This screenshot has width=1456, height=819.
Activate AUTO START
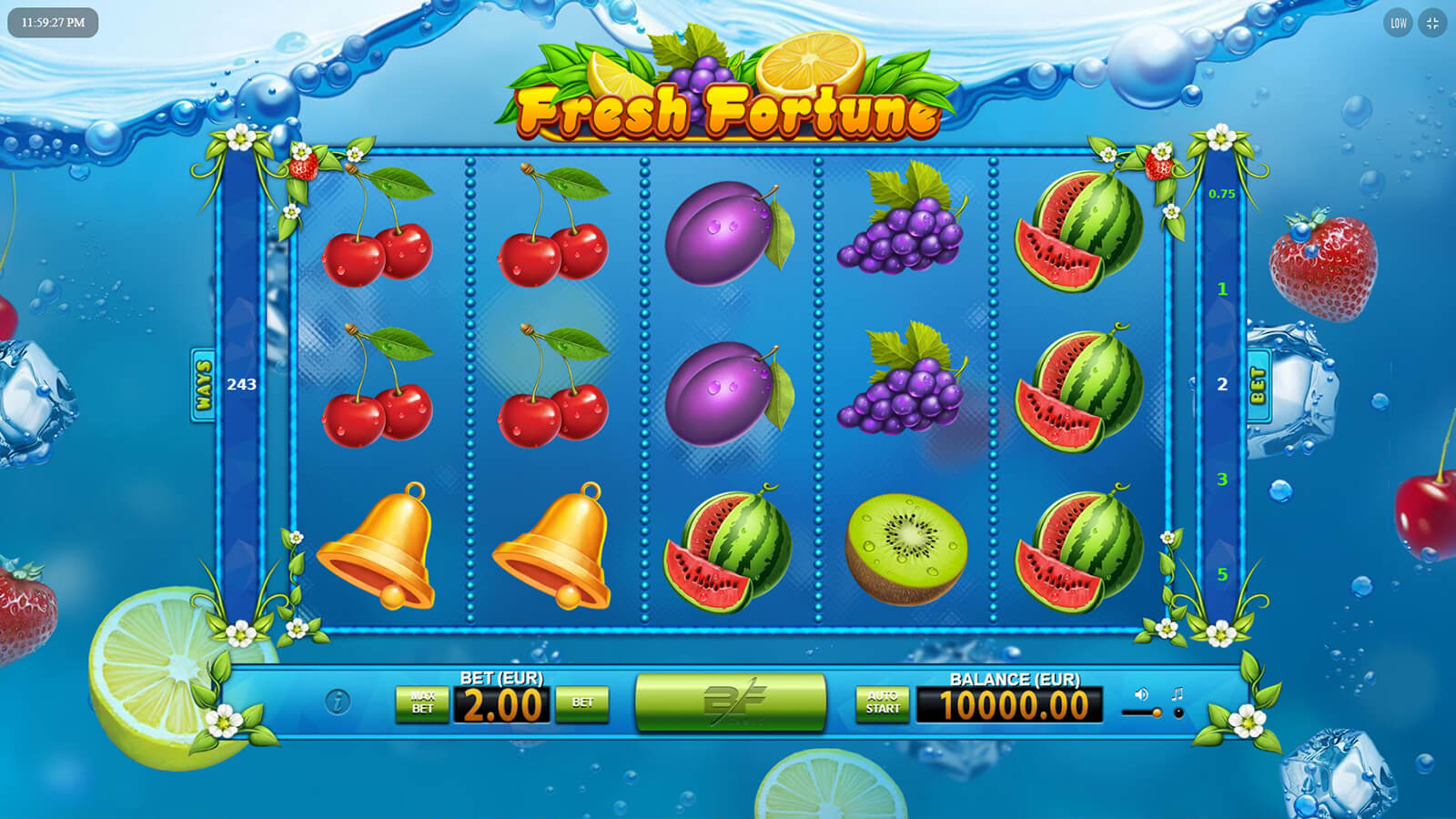point(882,703)
